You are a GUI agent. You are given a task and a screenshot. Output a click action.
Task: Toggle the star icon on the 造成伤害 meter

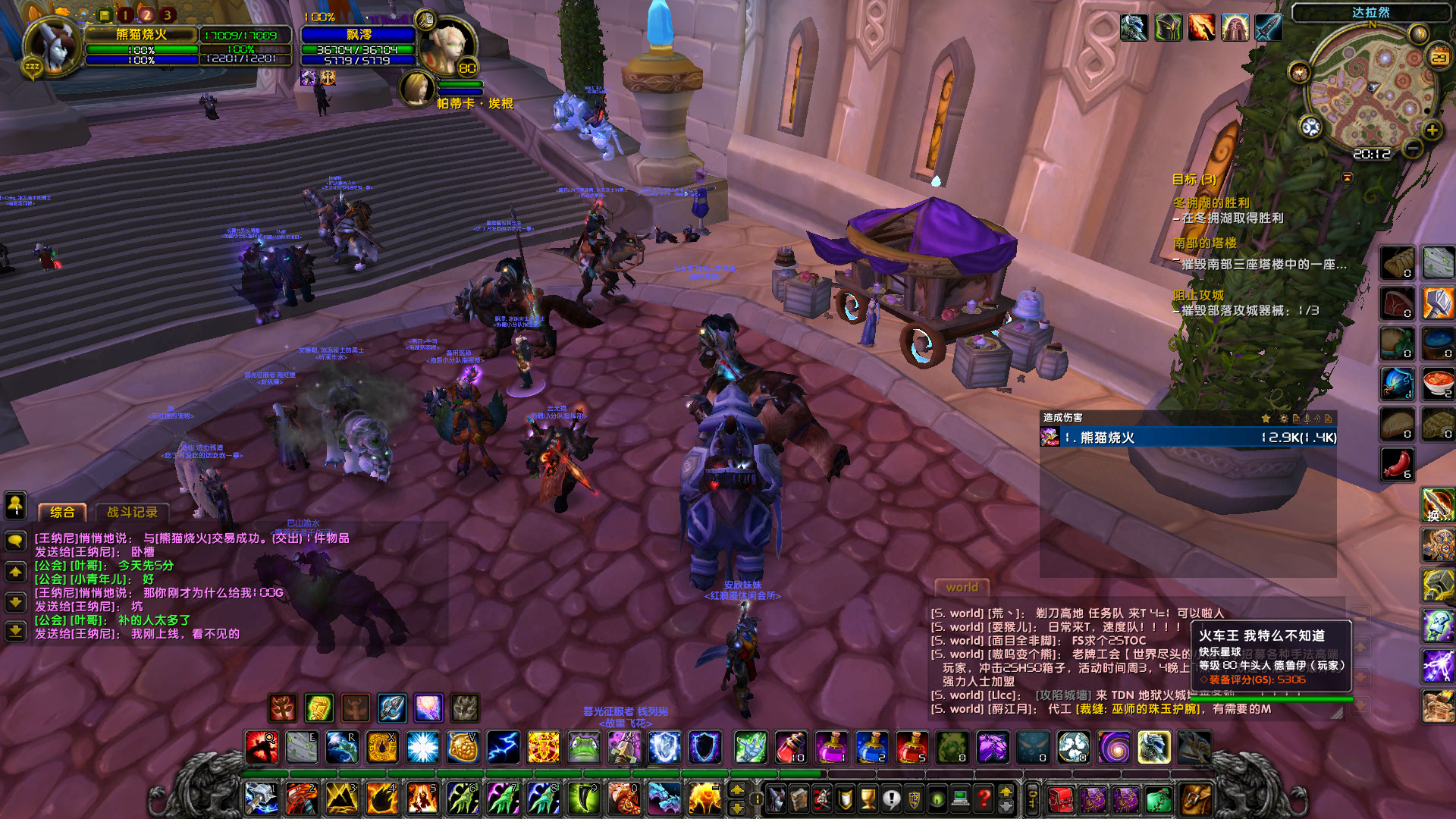pyautogui.click(x=1266, y=419)
